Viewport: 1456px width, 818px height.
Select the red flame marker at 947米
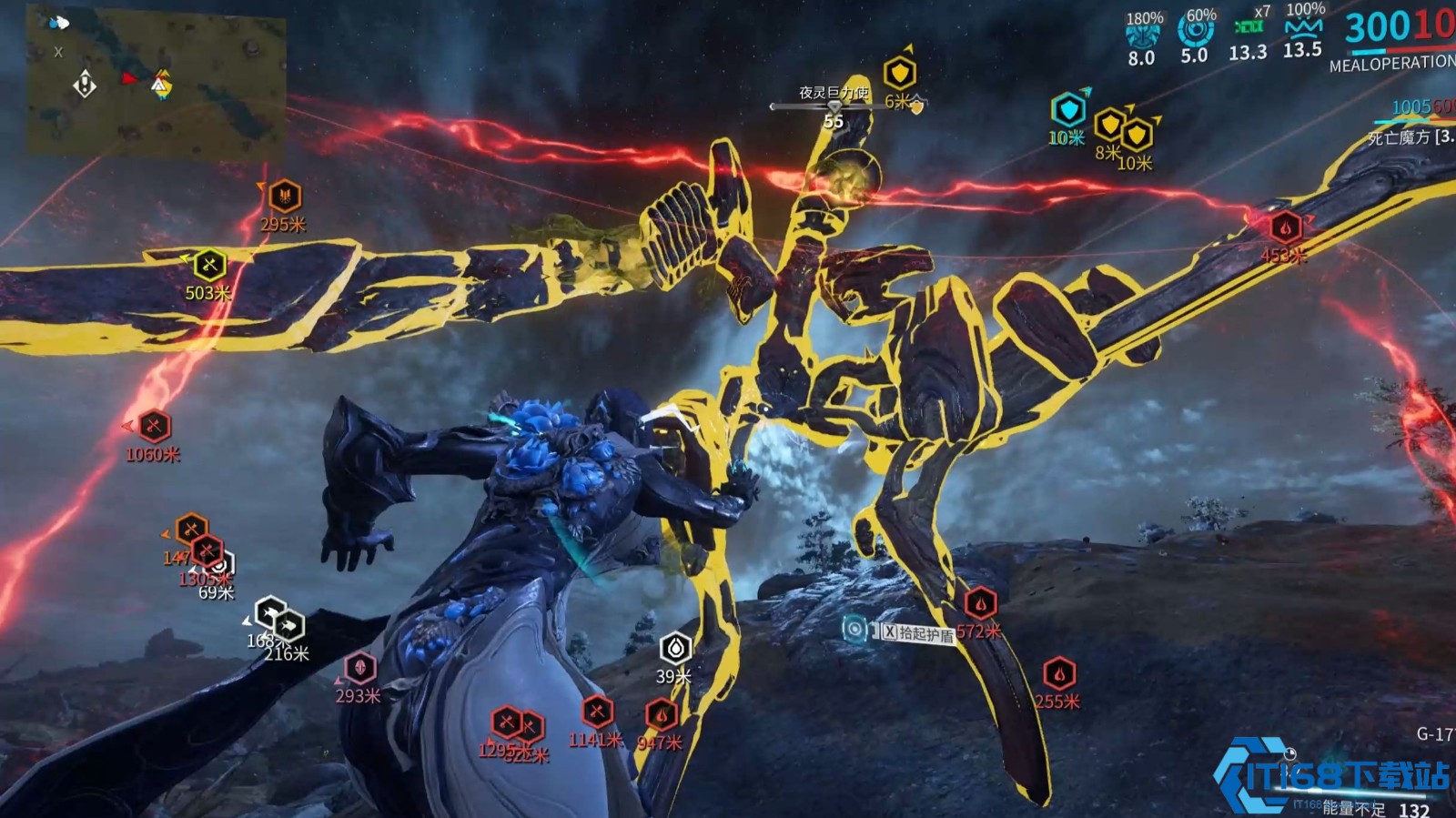point(662,714)
